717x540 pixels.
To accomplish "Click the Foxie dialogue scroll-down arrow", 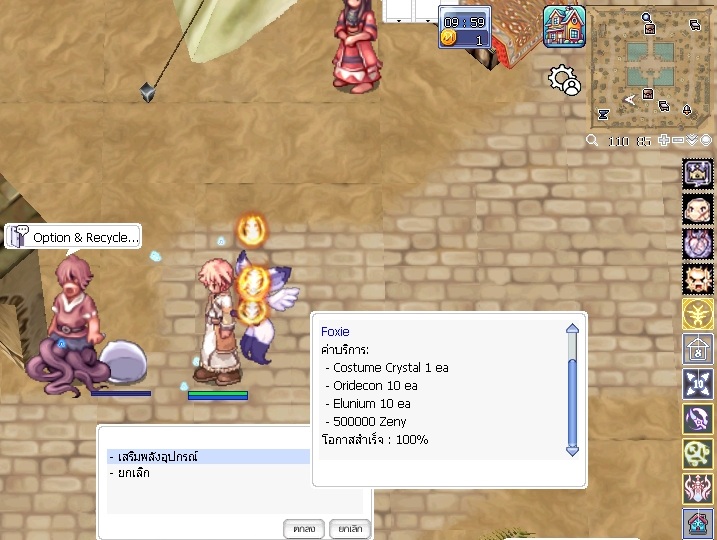I will pyautogui.click(x=572, y=451).
